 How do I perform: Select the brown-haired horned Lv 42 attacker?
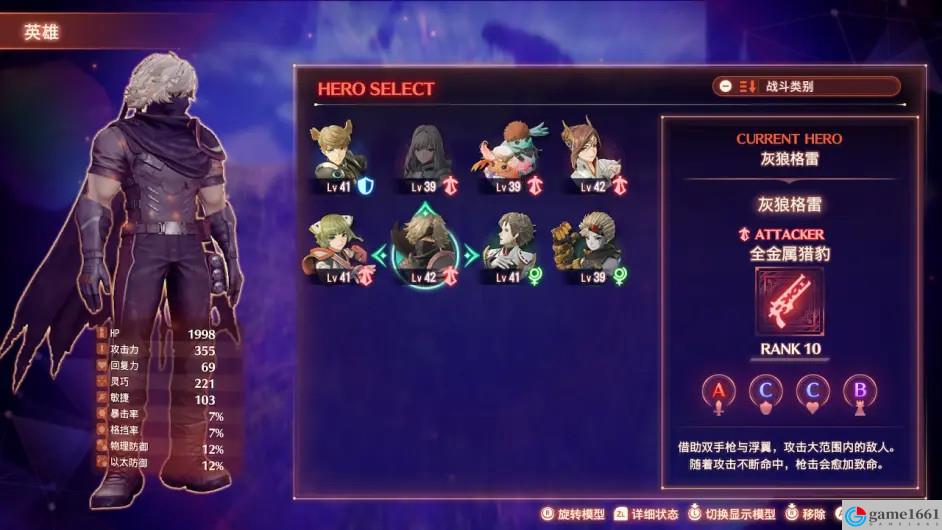pos(594,158)
